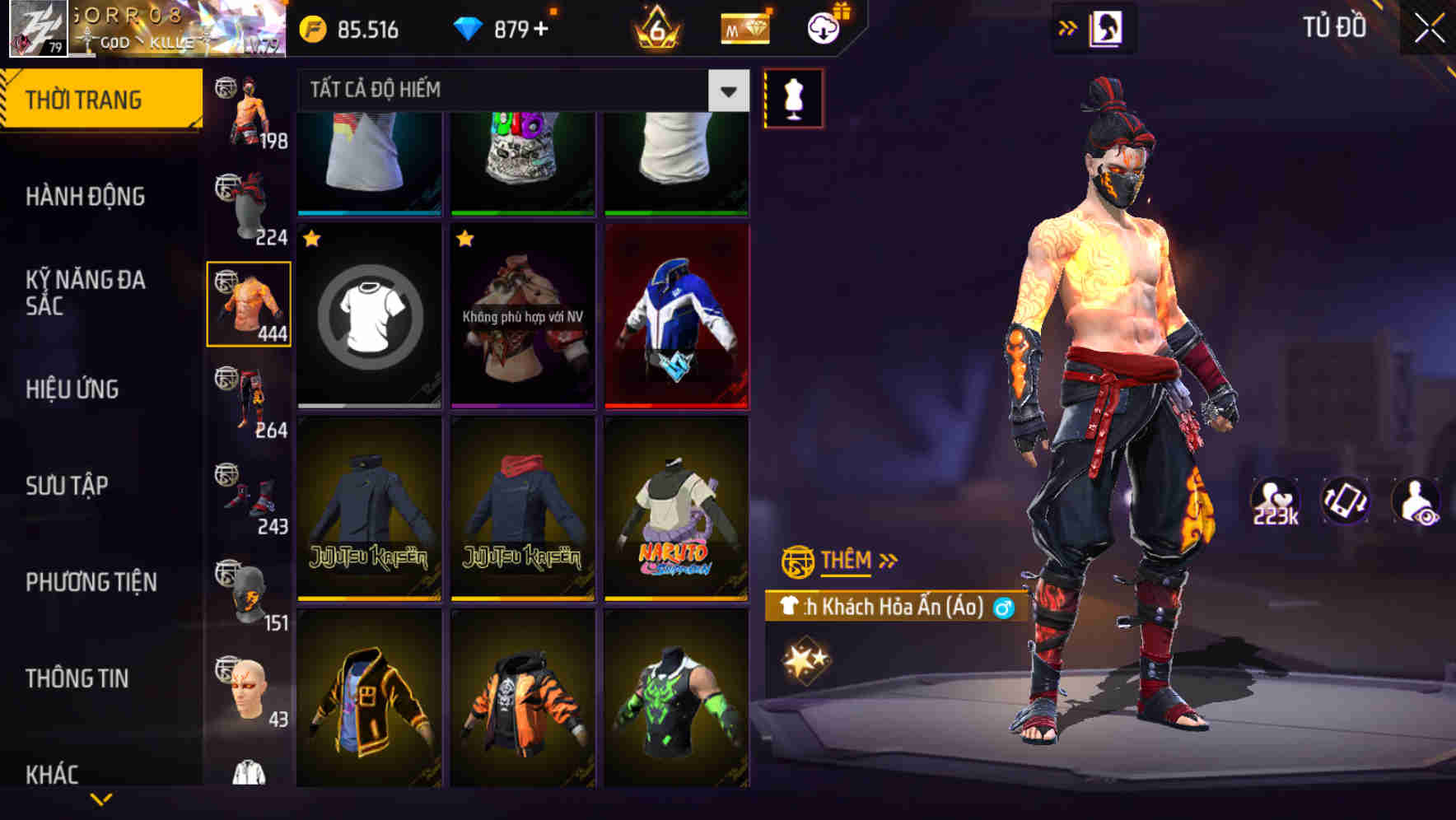Click the gold coin balance icon
This screenshot has height=820, width=1456.
point(313,28)
